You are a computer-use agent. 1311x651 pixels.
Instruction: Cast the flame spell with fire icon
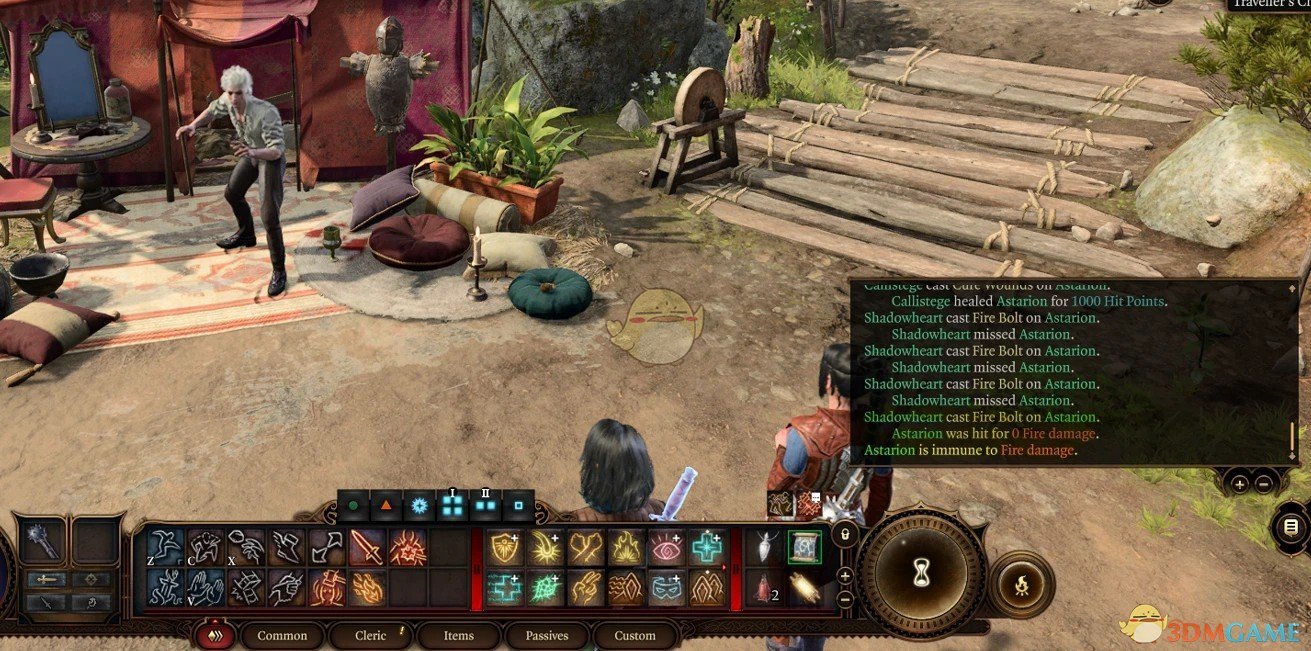coord(626,548)
